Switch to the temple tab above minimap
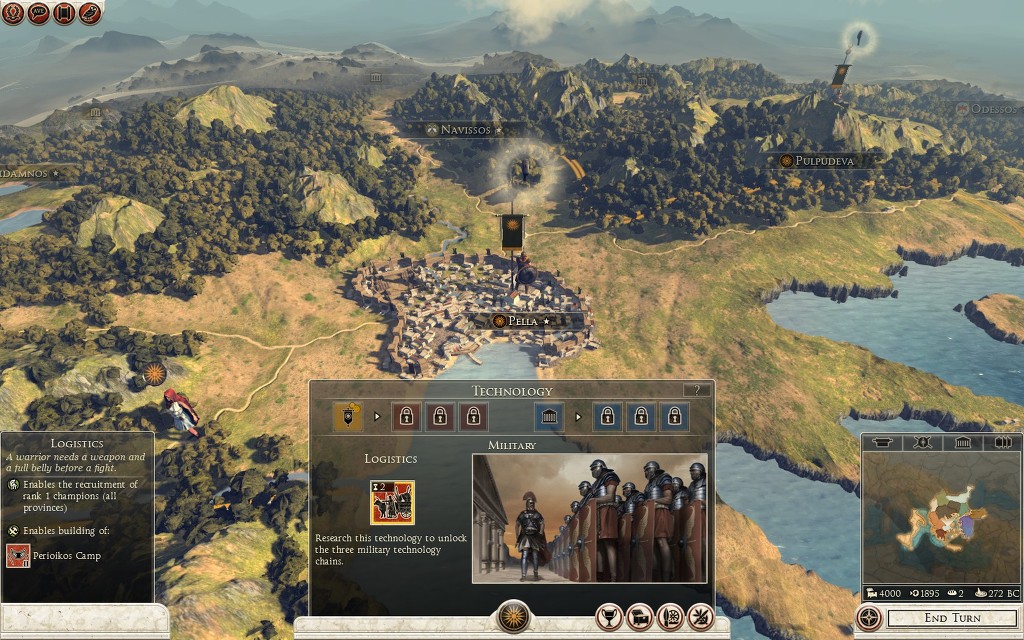1024x640 pixels. [x=961, y=442]
